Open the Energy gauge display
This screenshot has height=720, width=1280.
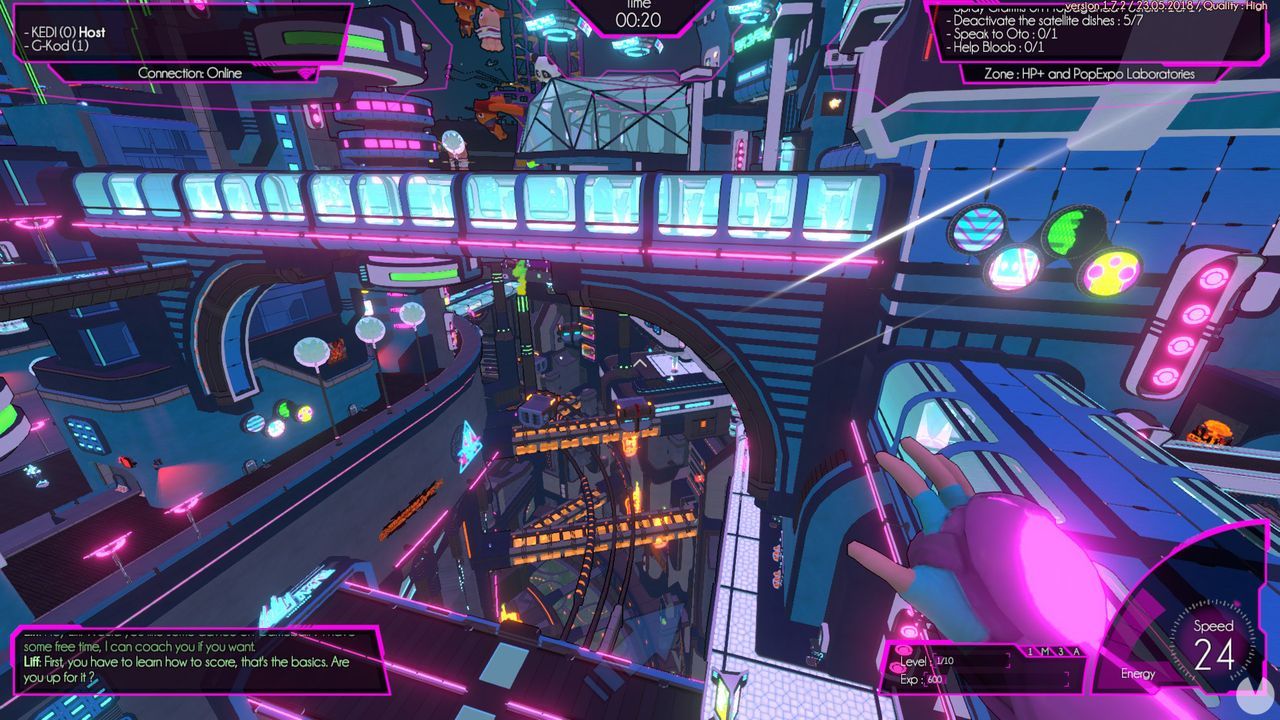pyautogui.click(x=1139, y=674)
